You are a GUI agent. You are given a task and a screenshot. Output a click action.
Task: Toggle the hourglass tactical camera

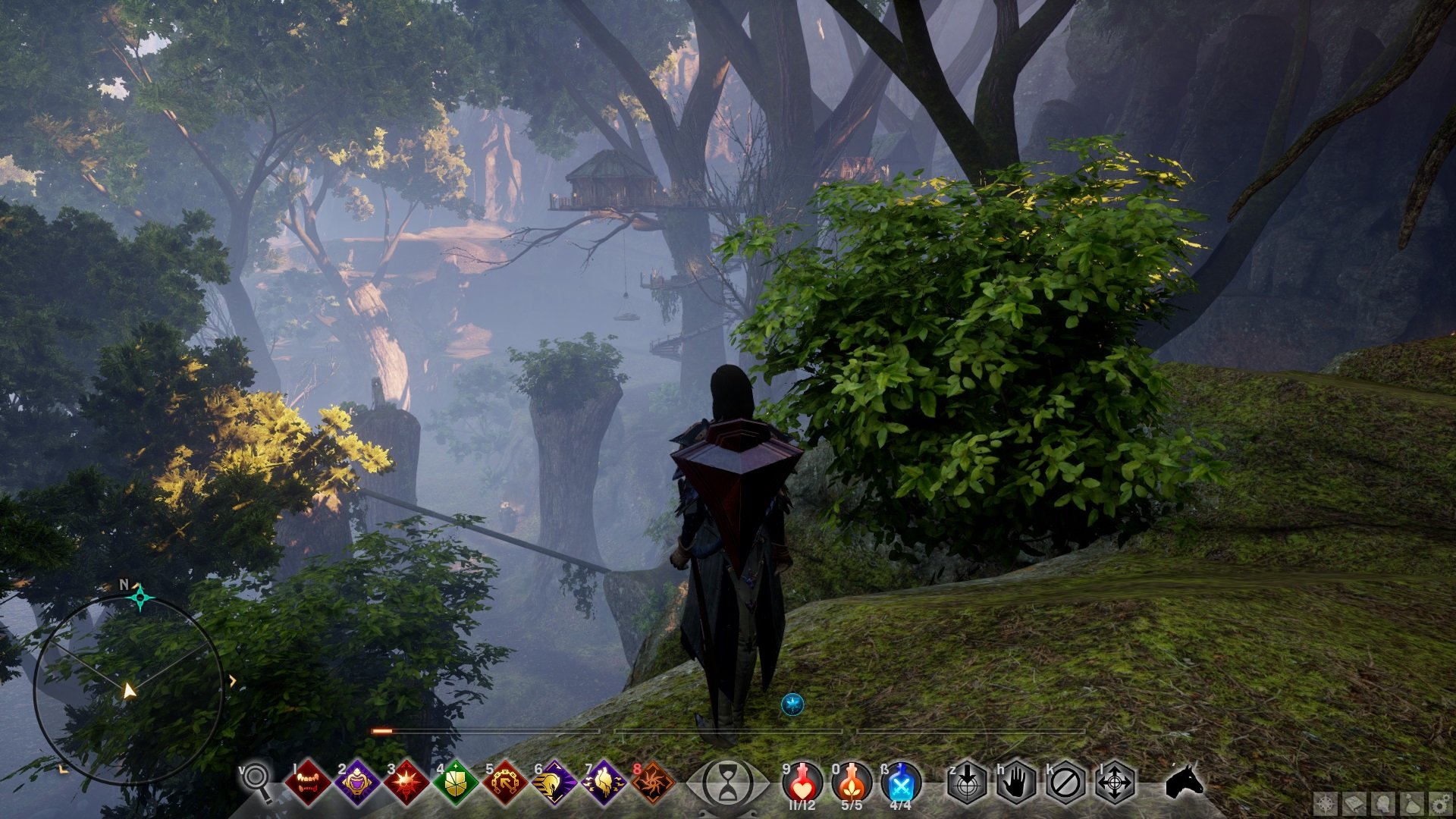[727, 783]
